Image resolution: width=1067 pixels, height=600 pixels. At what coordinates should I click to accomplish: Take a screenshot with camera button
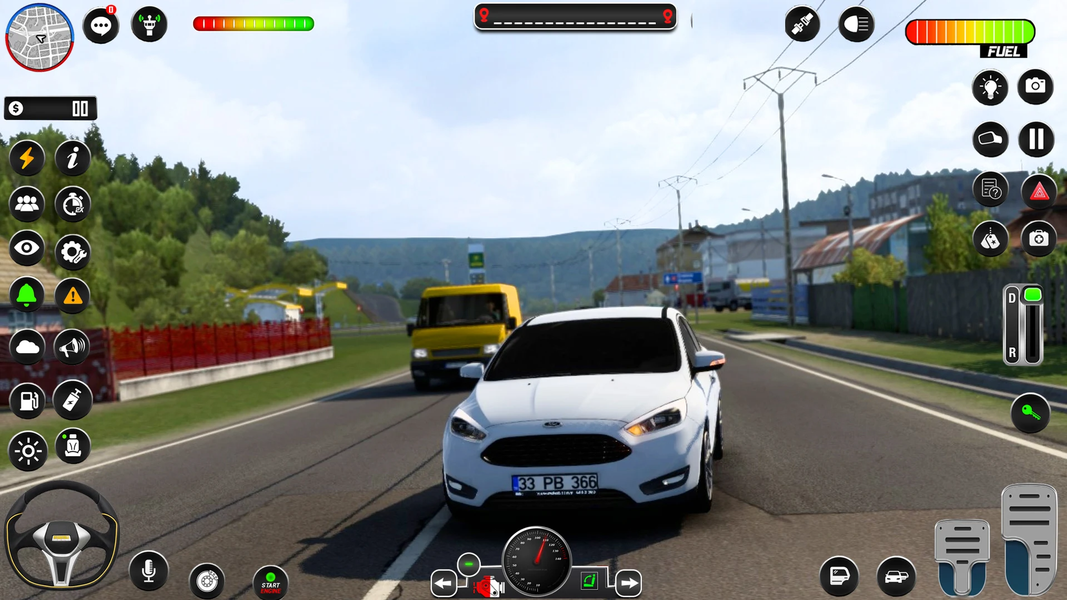click(1035, 87)
